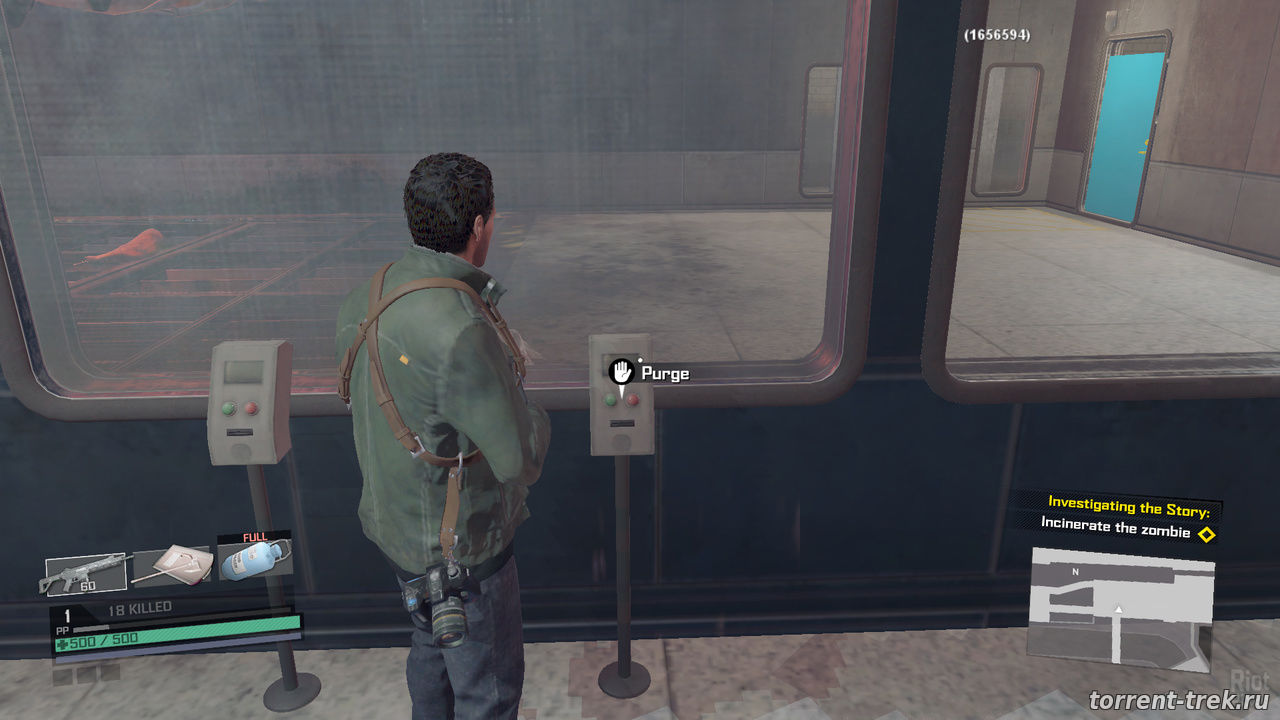The height and width of the screenshot is (720, 1280).
Task: Activate the Purge hand interaction icon
Action: tap(622, 372)
